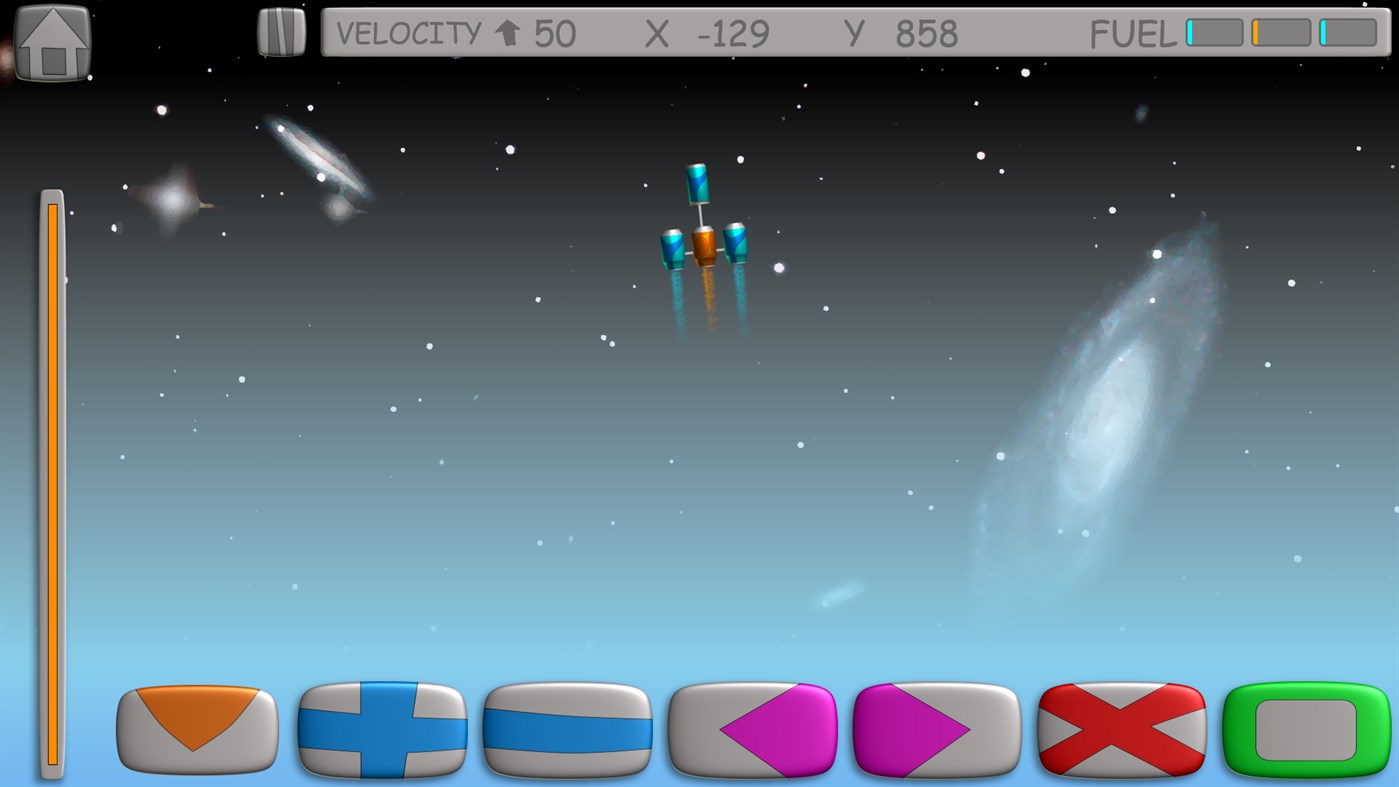Viewport: 1399px width, 787px height.
Task: Click the velocity arrow indicator
Action: (508, 32)
